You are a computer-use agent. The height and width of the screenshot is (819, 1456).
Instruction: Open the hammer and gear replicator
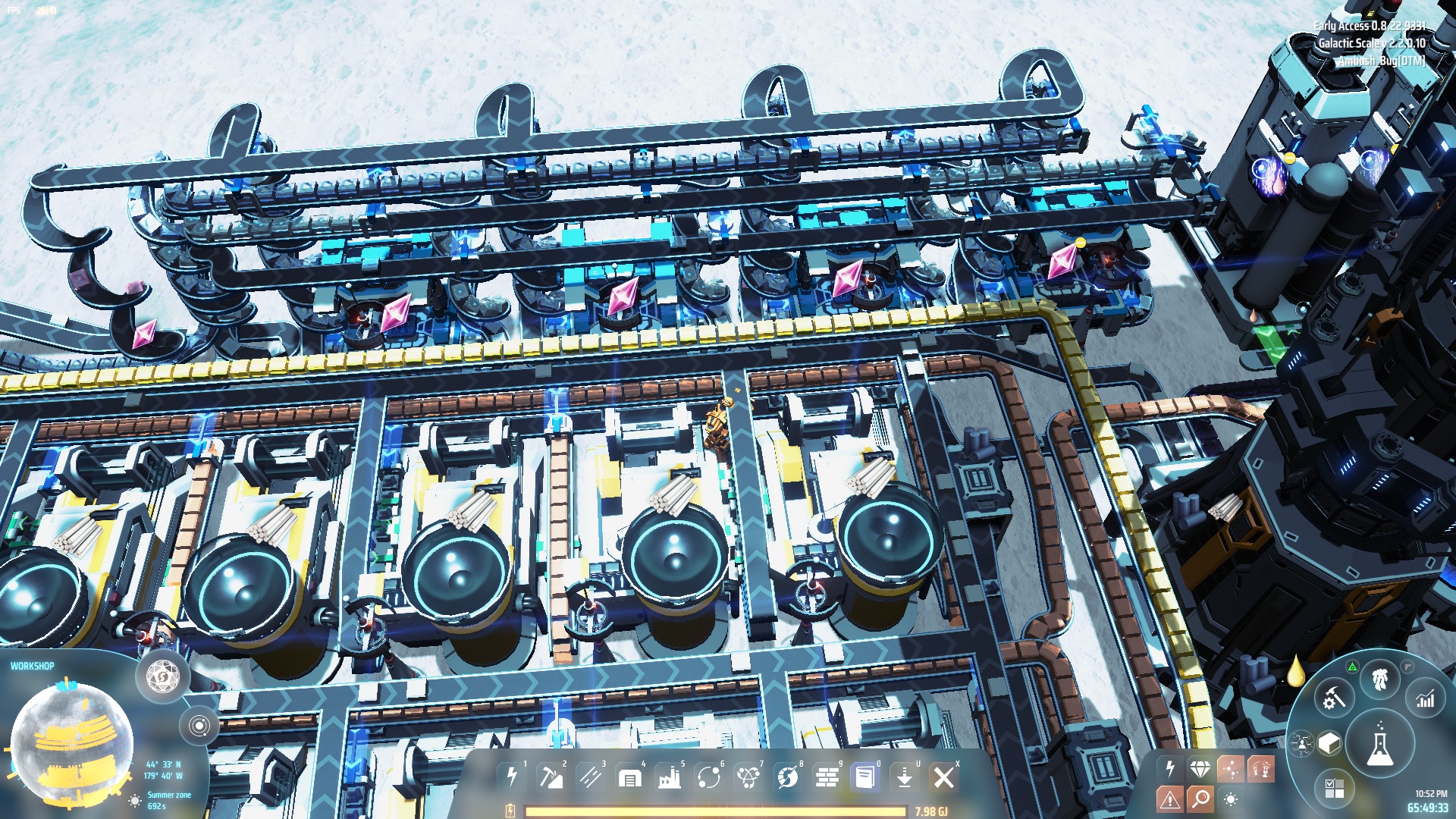(1334, 698)
